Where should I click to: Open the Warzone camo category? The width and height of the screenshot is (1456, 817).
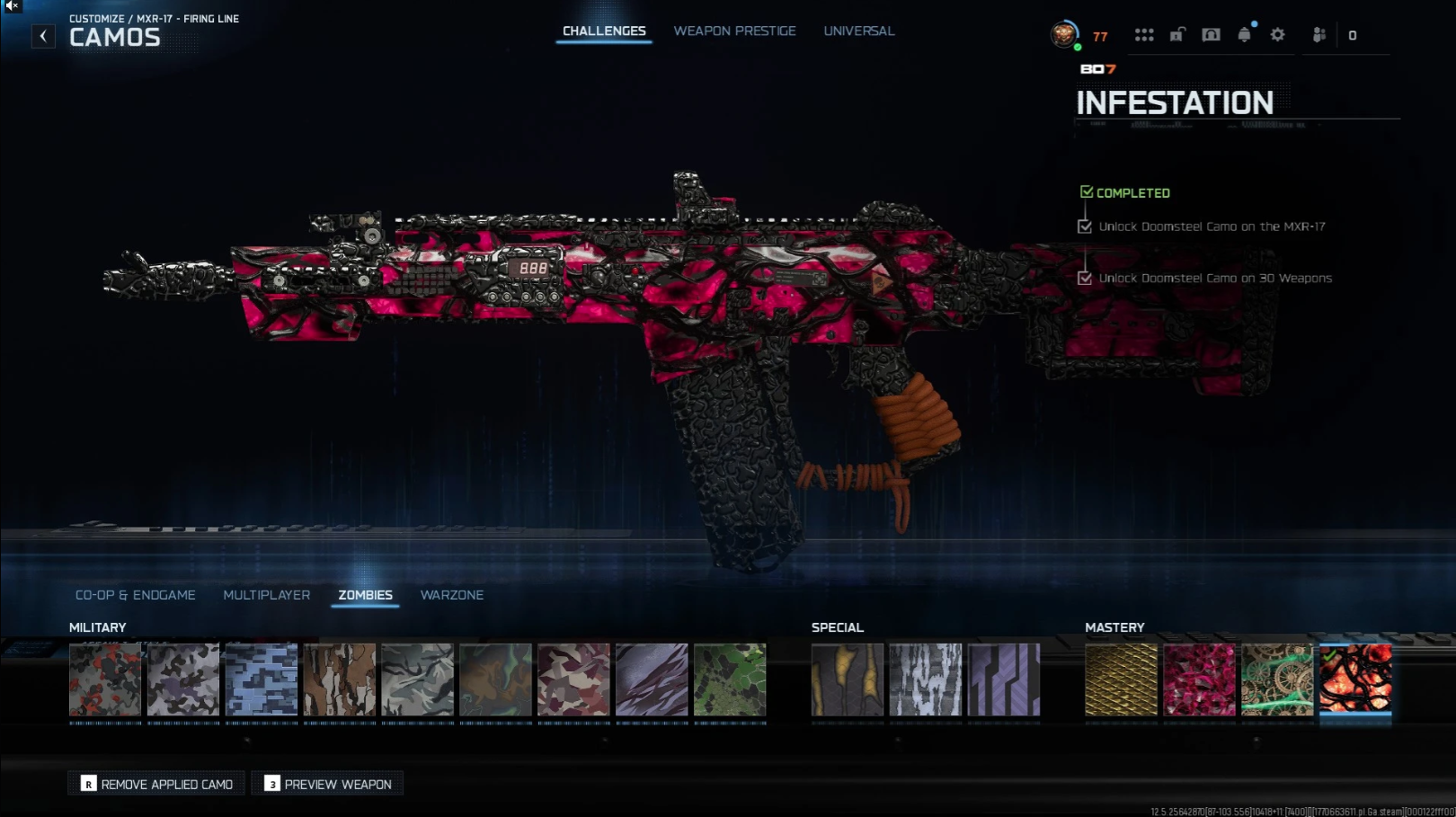tap(451, 595)
